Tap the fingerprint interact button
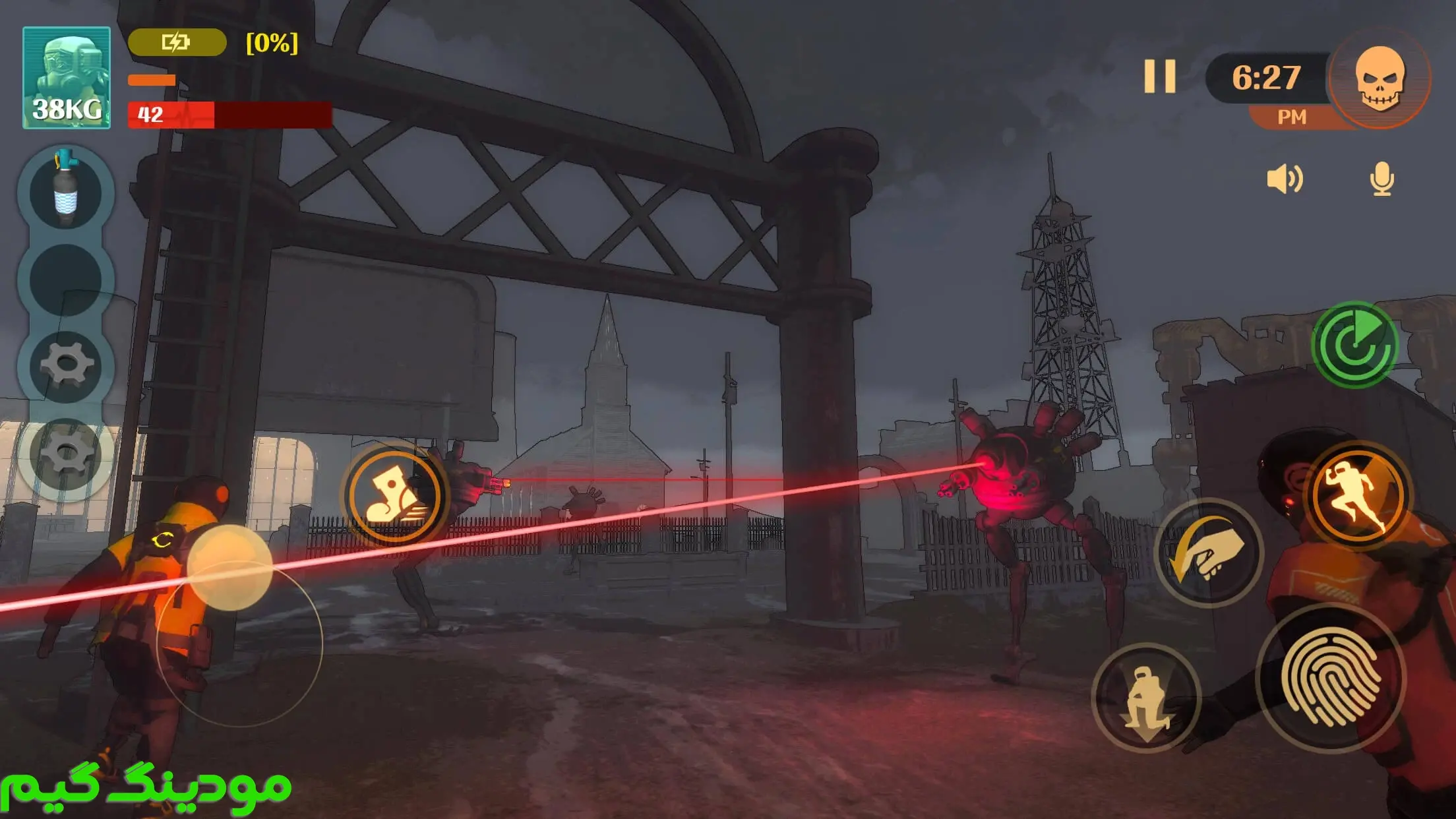The height and width of the screenshot is (819, 1456). (1331, 678)
